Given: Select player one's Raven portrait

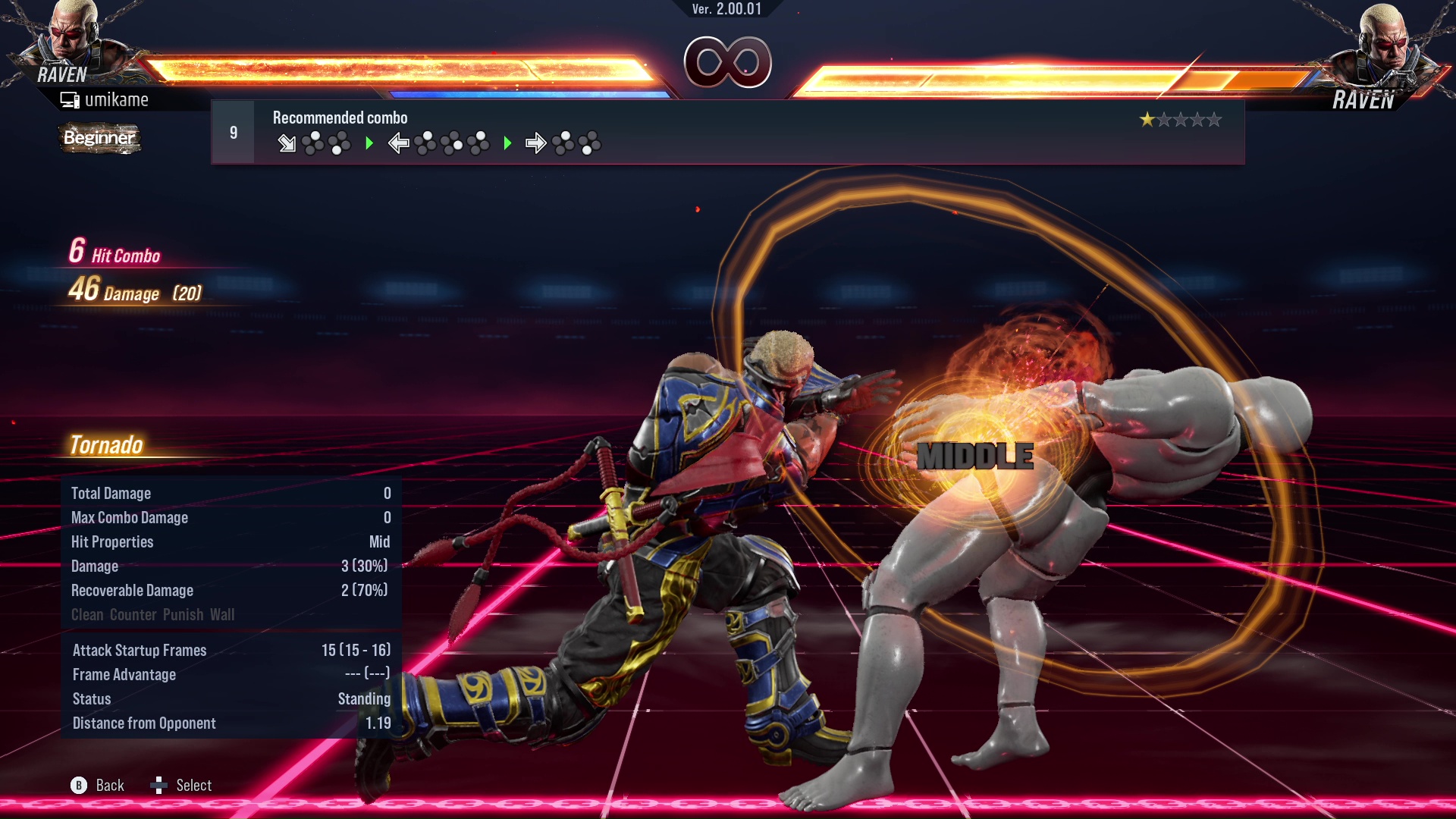Looking at the screenshot, I should click(72, 38).
